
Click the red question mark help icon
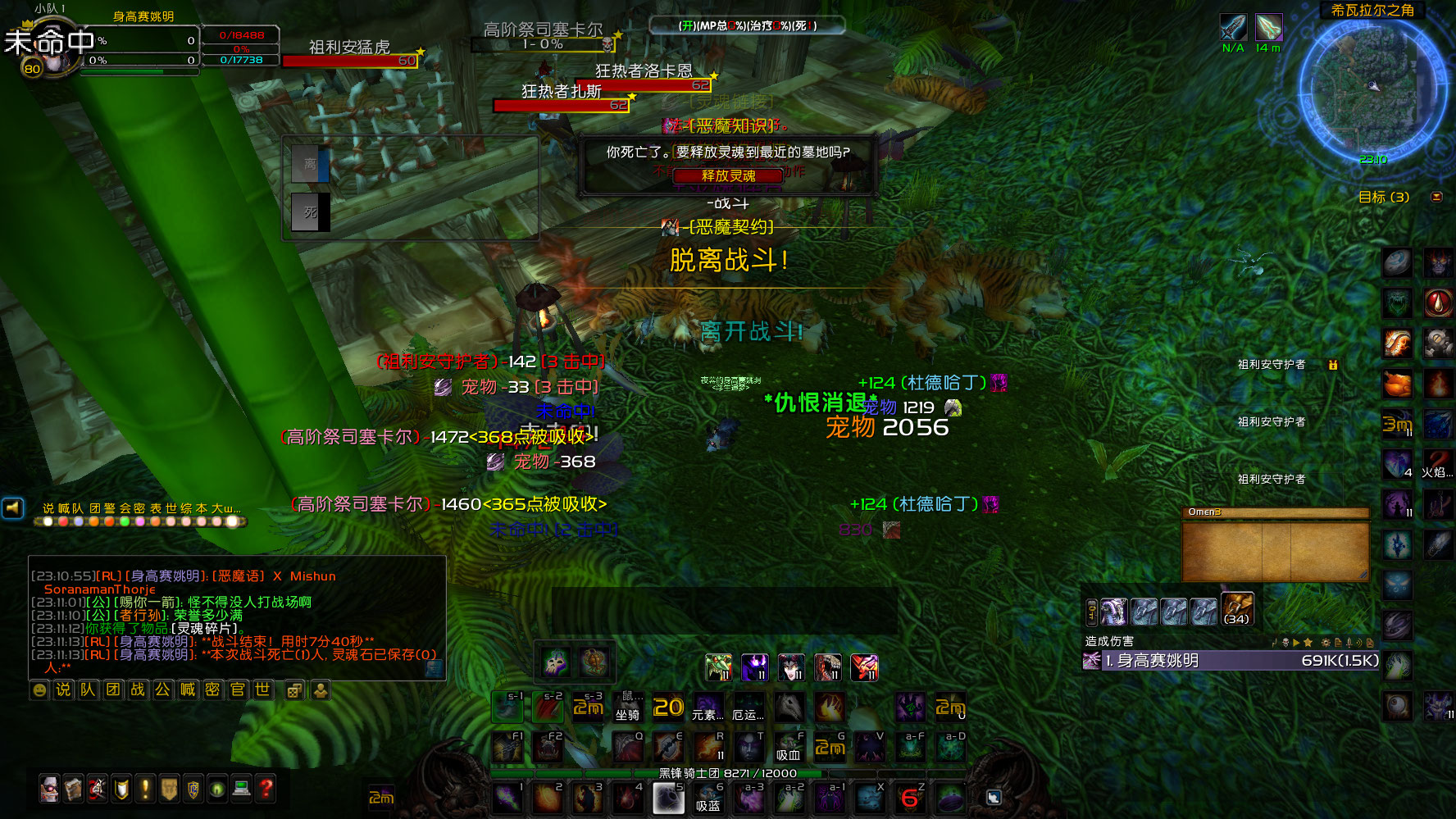pos(264,789)
